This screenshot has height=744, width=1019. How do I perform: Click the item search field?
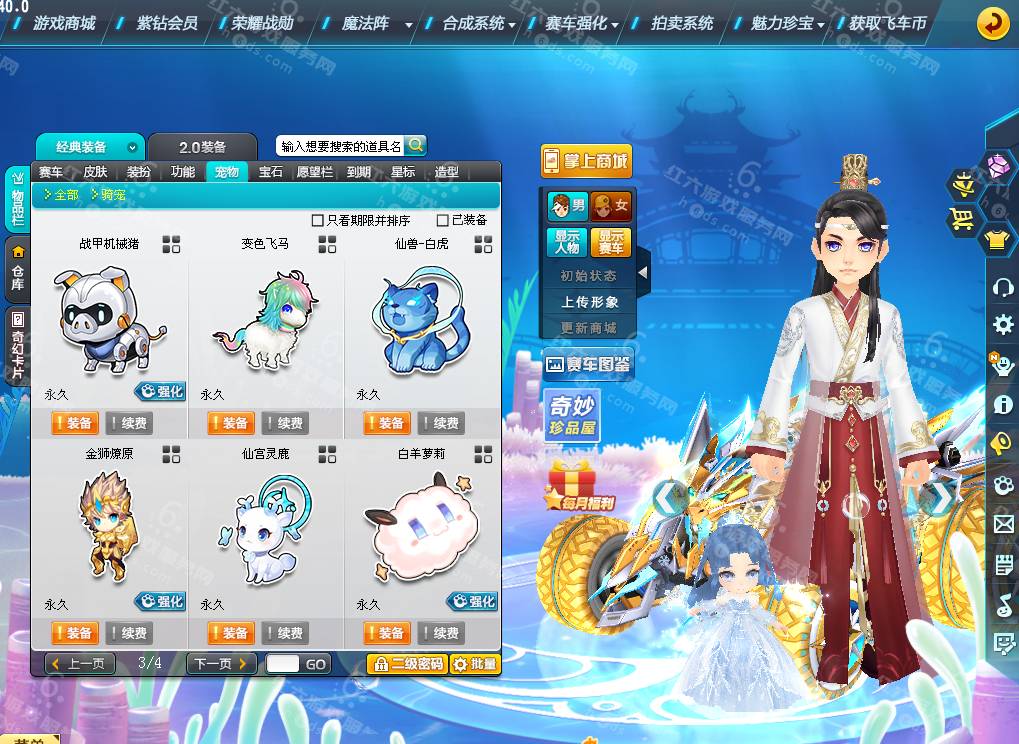coord(340,146)
